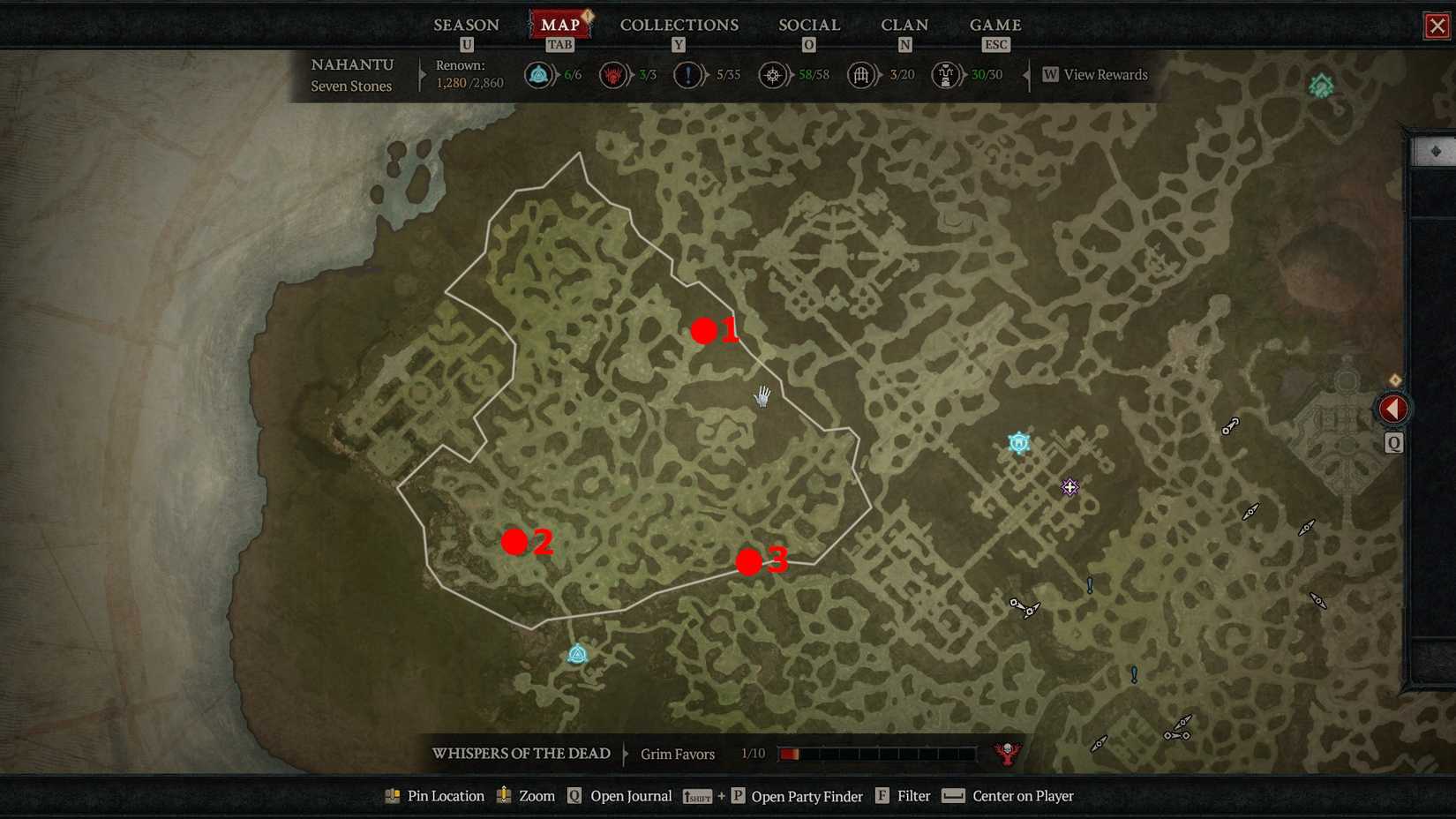Select the purple event marker on the map
Screen dimensions: 1456x819
coord(1069,486)
